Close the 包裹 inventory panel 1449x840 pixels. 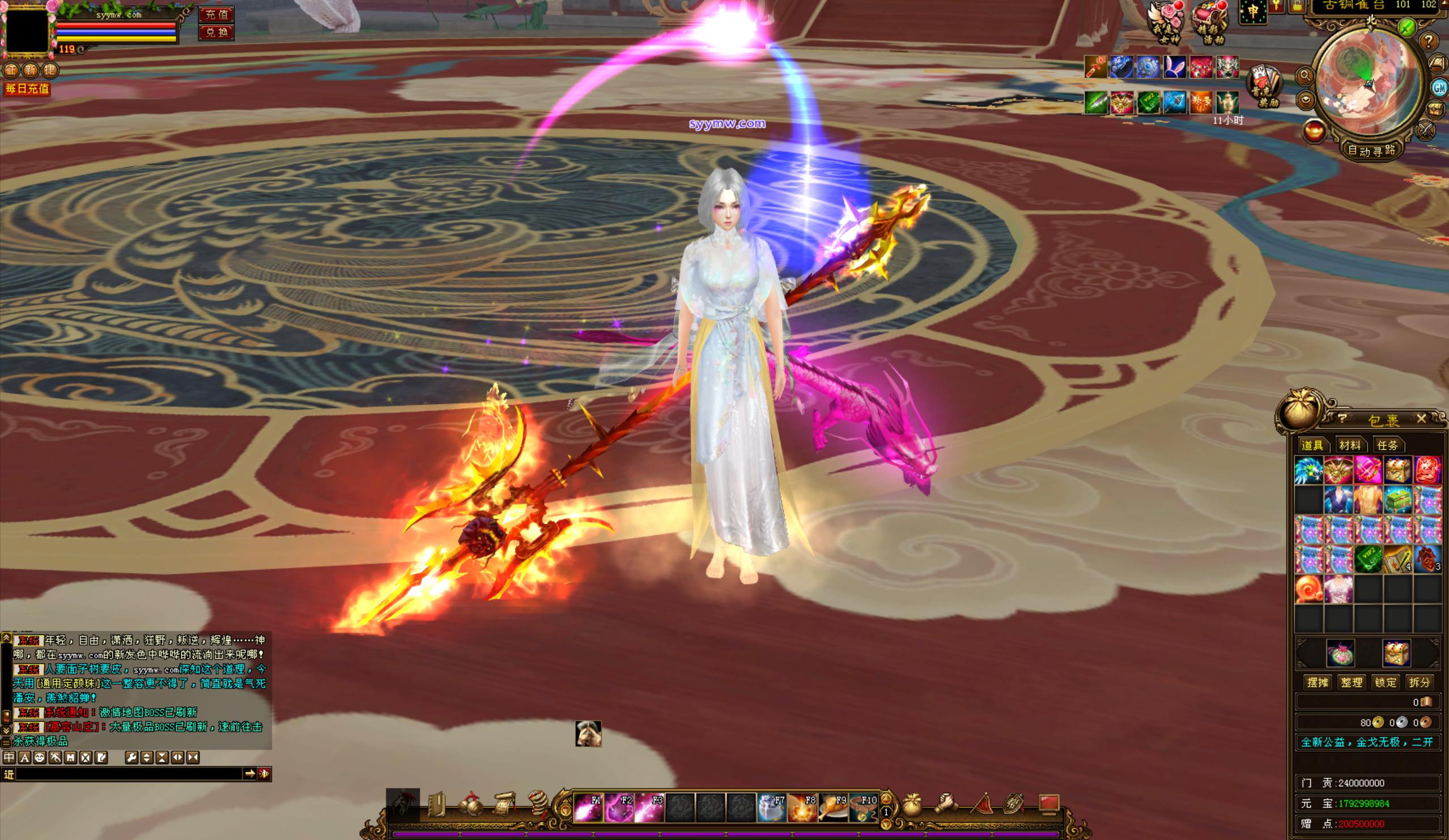pos(1421,419)
